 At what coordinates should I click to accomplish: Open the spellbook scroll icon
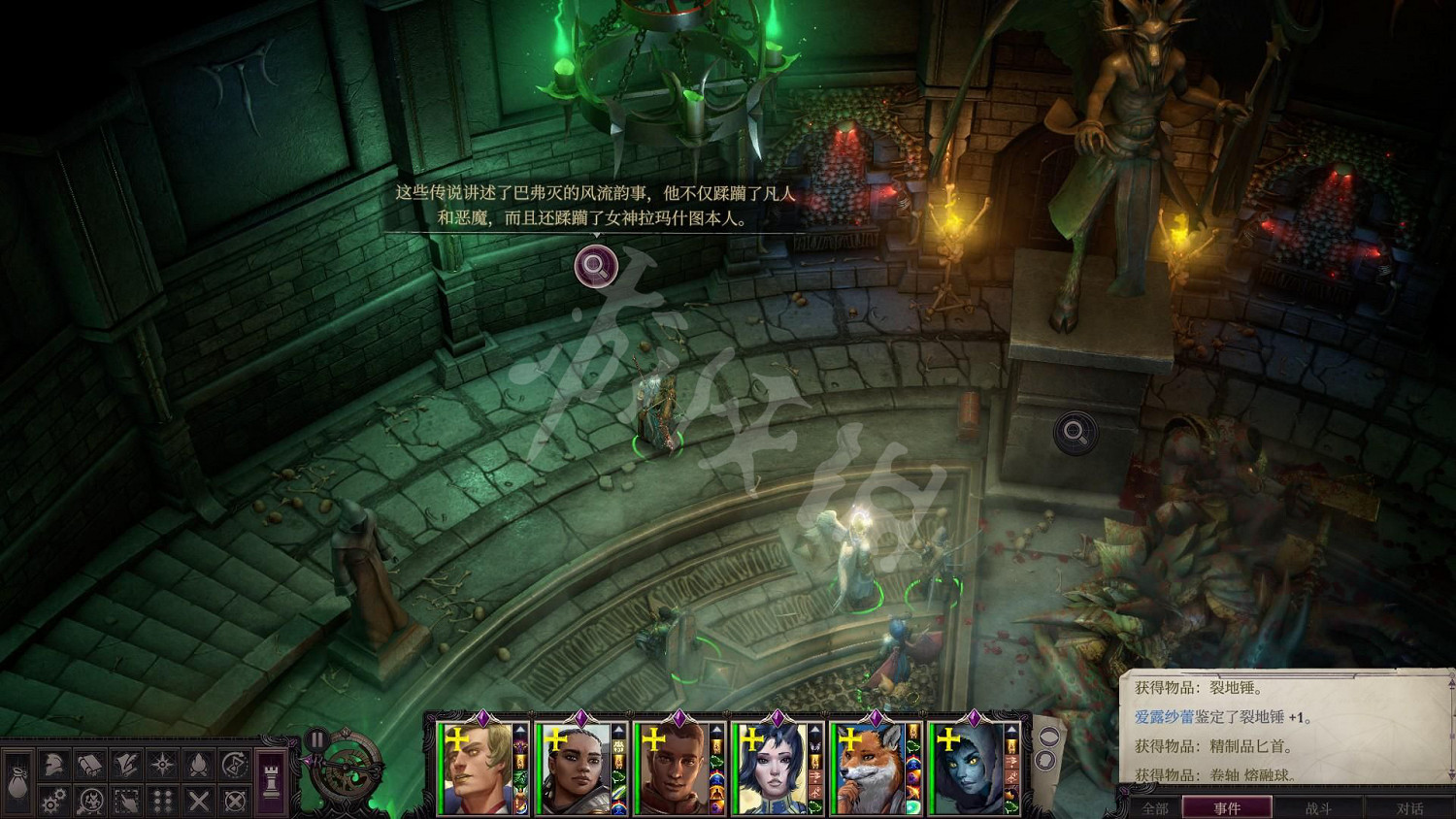[x=90, y=766]
